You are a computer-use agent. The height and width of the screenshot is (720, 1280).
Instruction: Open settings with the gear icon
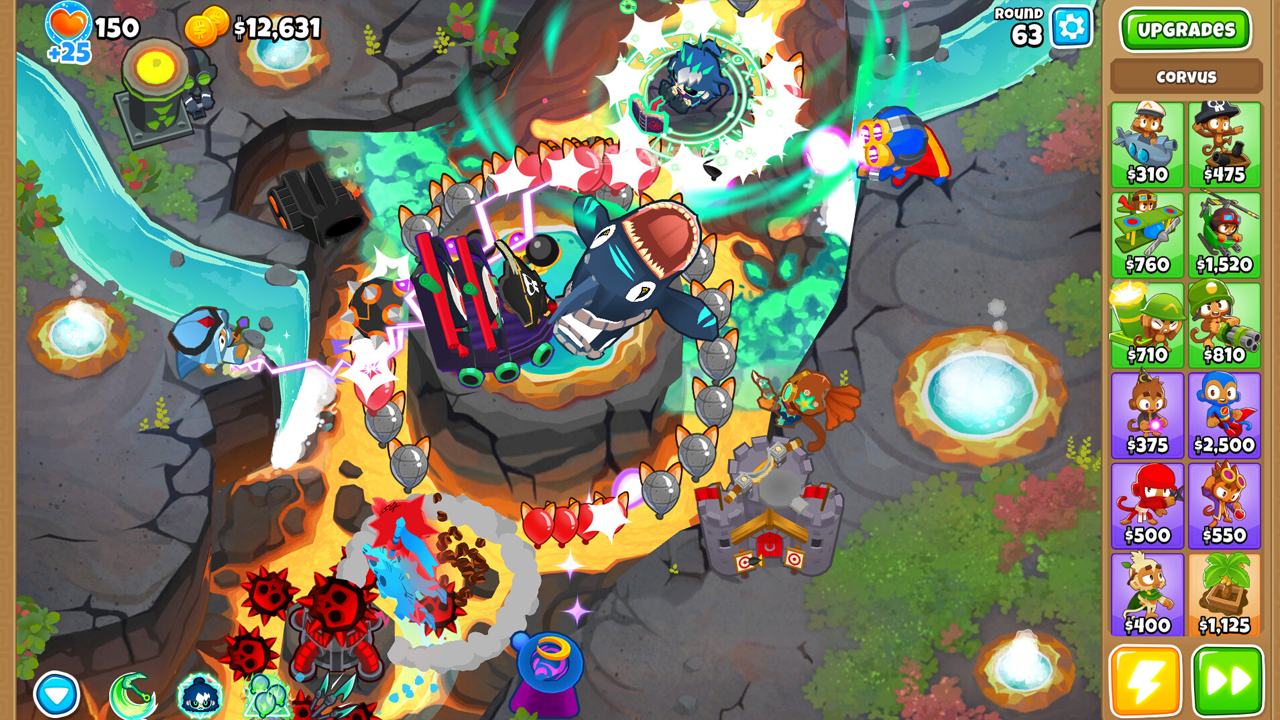point(1071,27)
